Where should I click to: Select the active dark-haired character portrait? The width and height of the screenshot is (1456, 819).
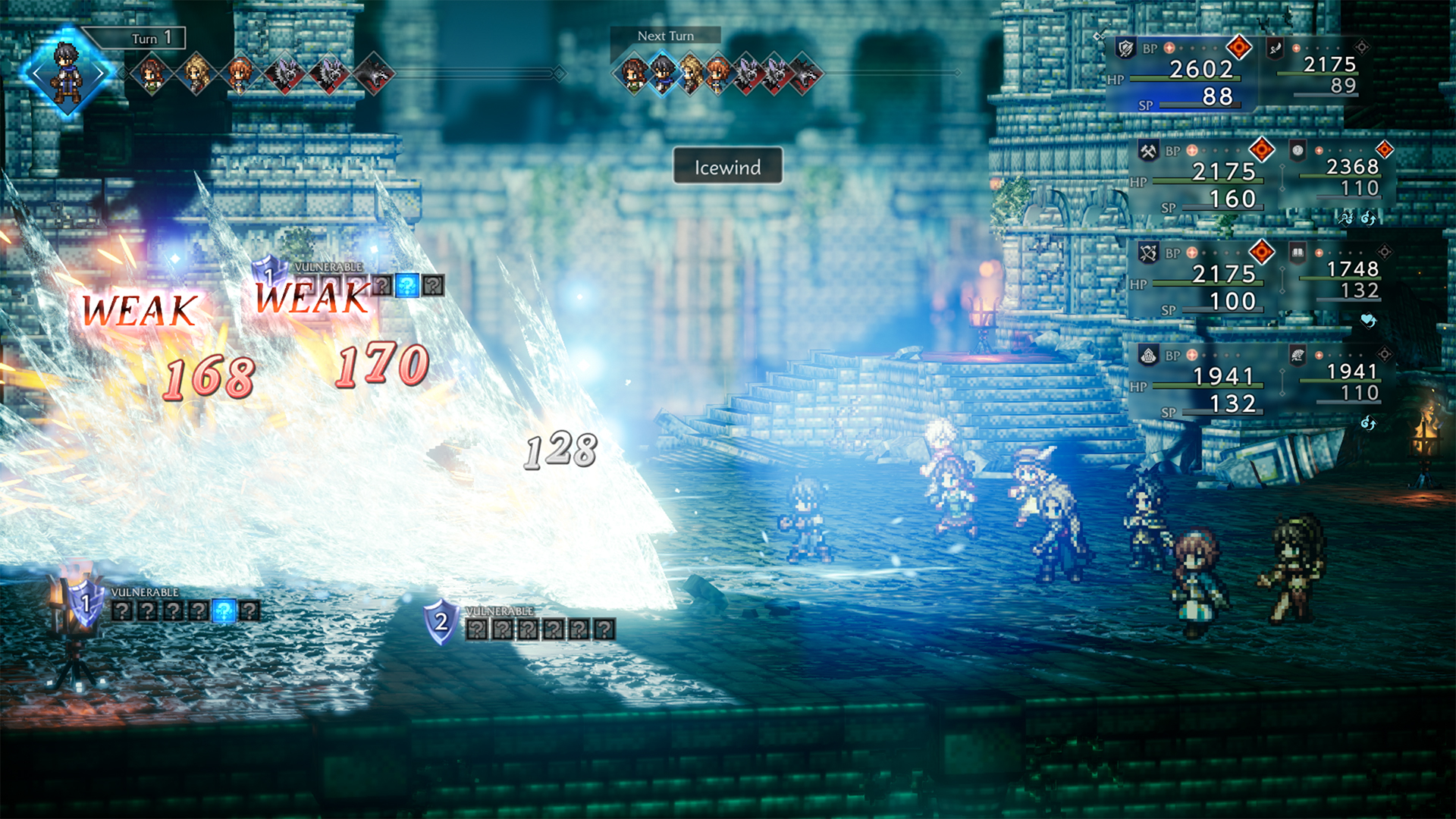click(67, 73)
